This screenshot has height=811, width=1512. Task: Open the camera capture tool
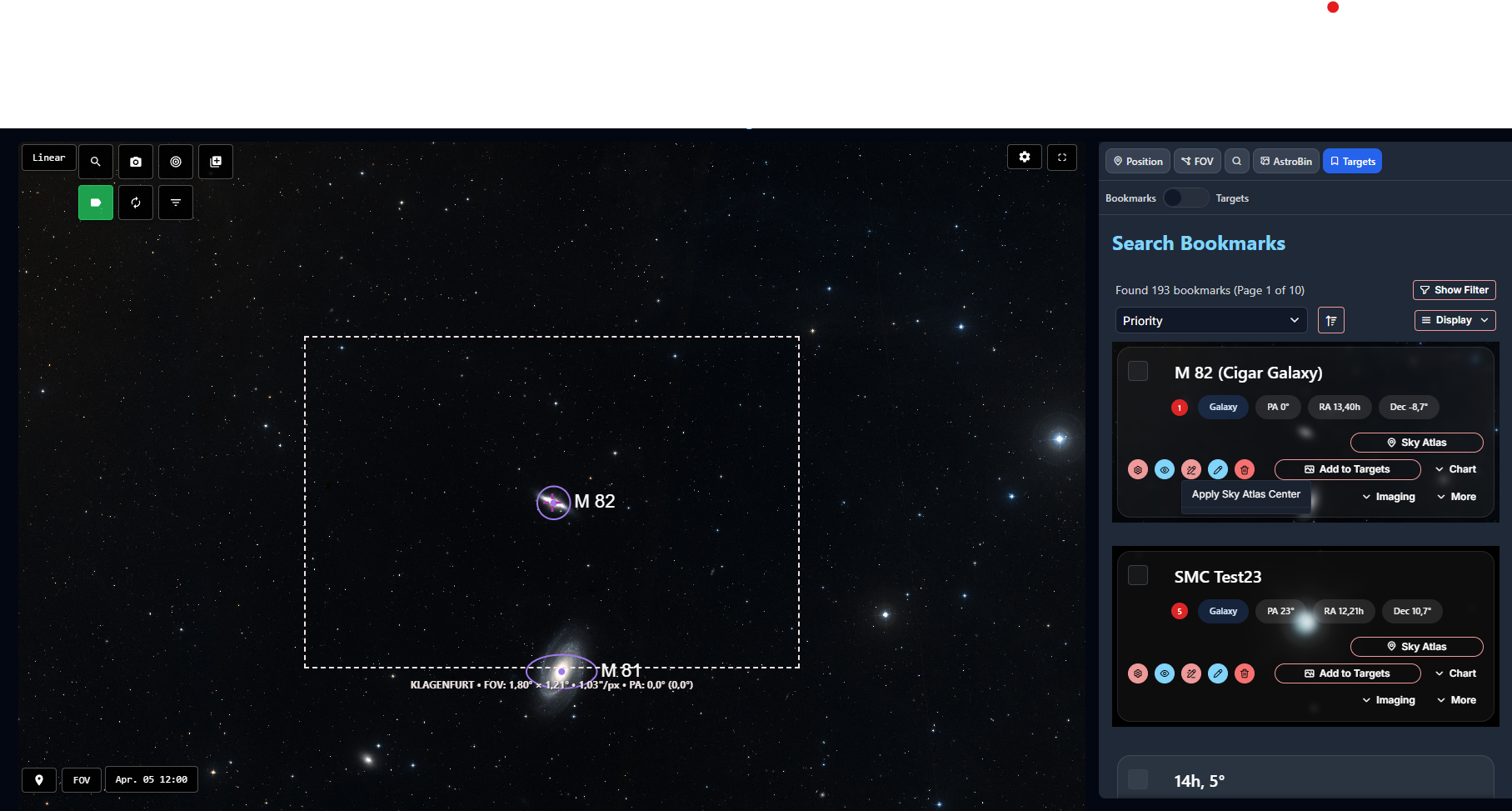pyautogui.click(x=136, y=162)
